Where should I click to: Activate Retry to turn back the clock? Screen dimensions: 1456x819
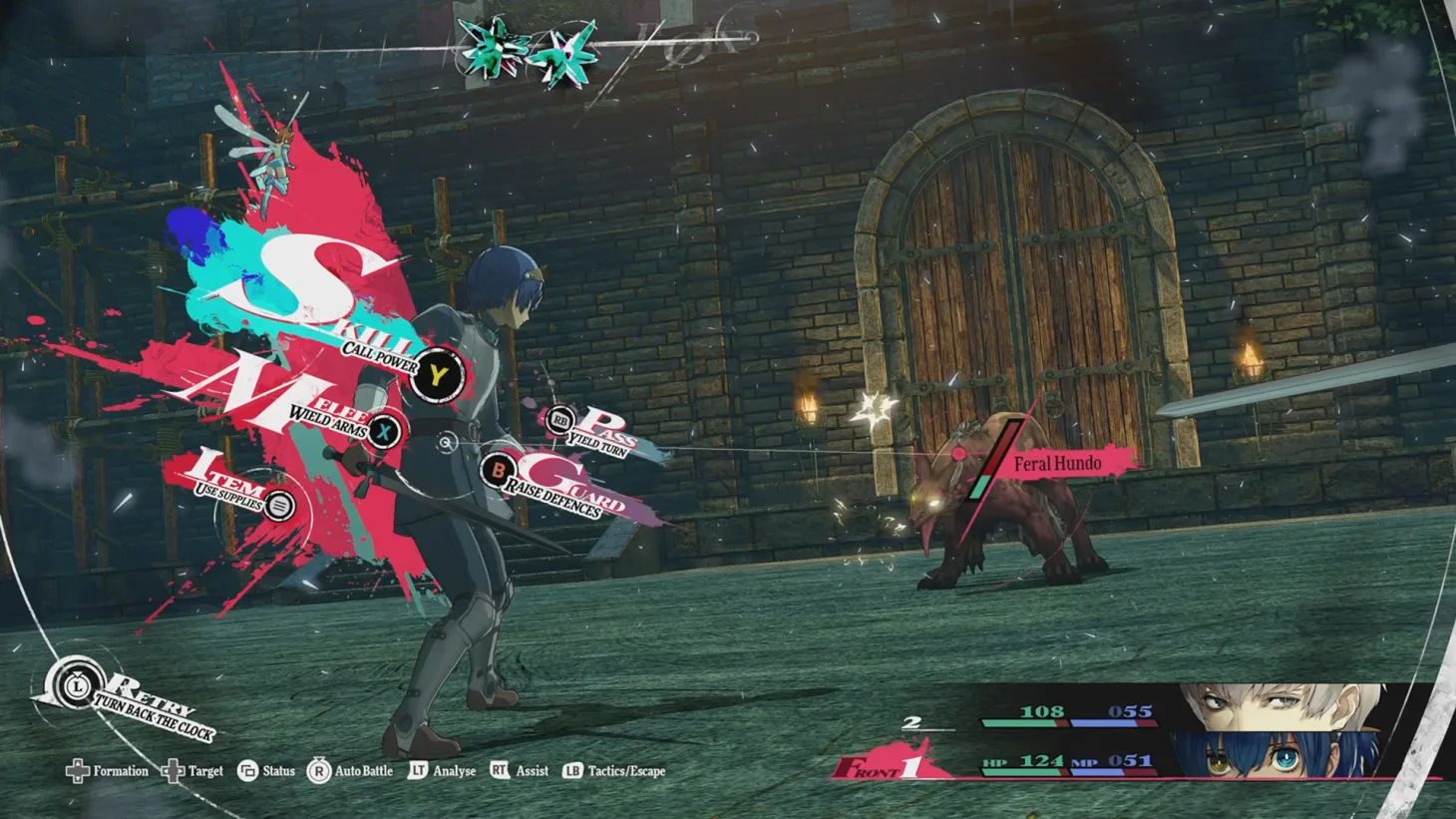click(77, 685)
